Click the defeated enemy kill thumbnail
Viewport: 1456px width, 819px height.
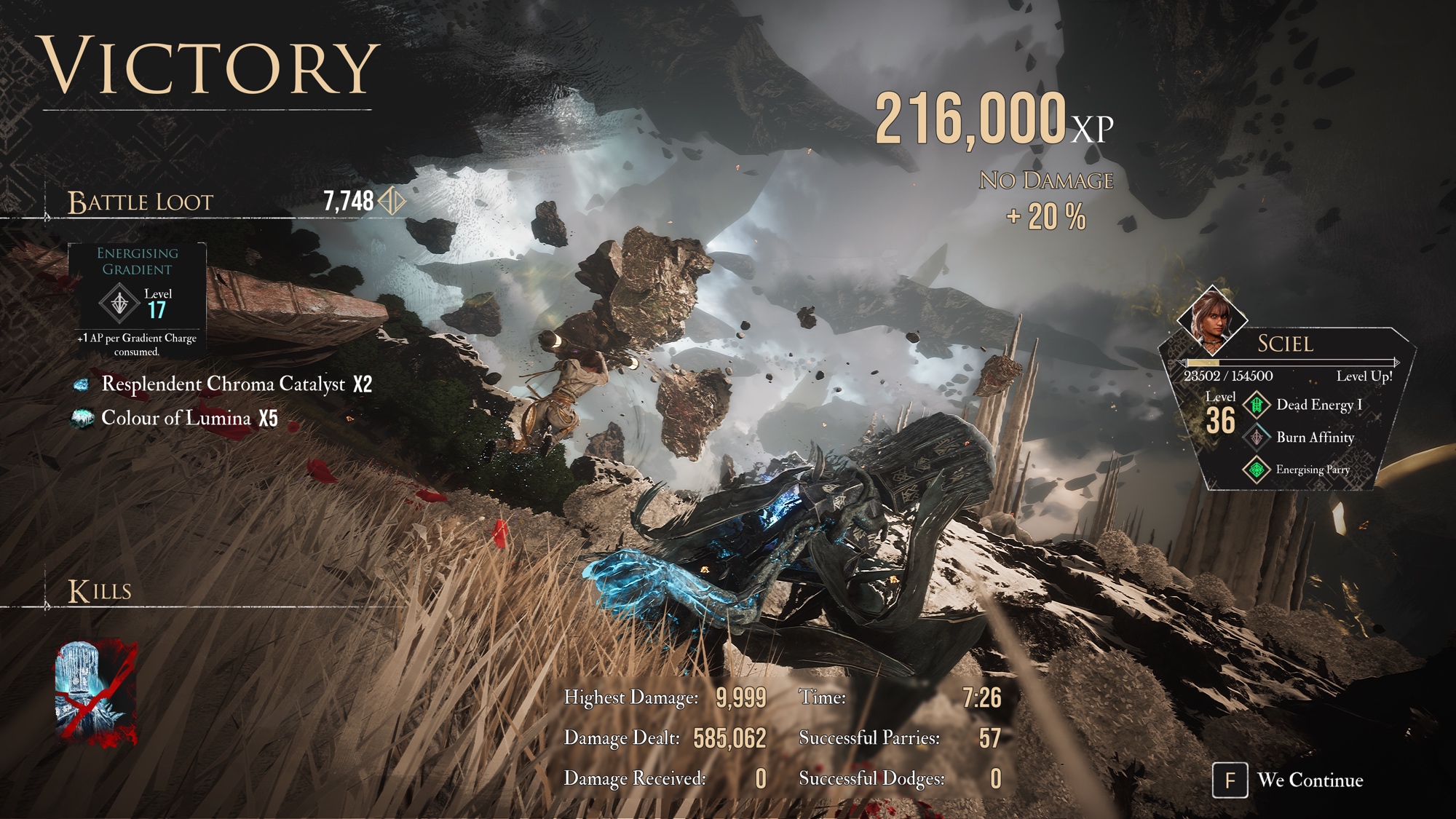point(96,692)
